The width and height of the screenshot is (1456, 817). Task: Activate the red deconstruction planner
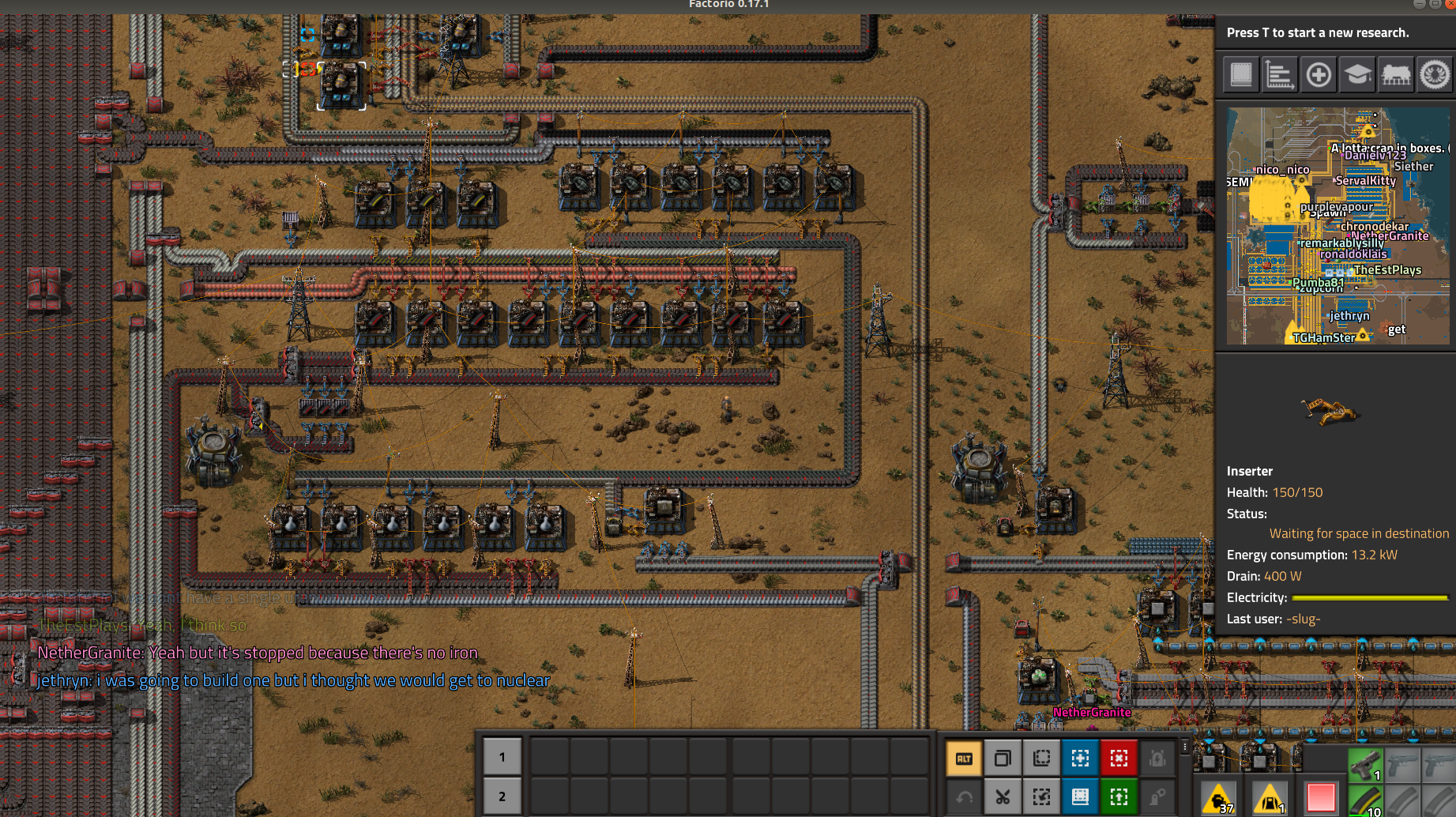[1119, 759]
